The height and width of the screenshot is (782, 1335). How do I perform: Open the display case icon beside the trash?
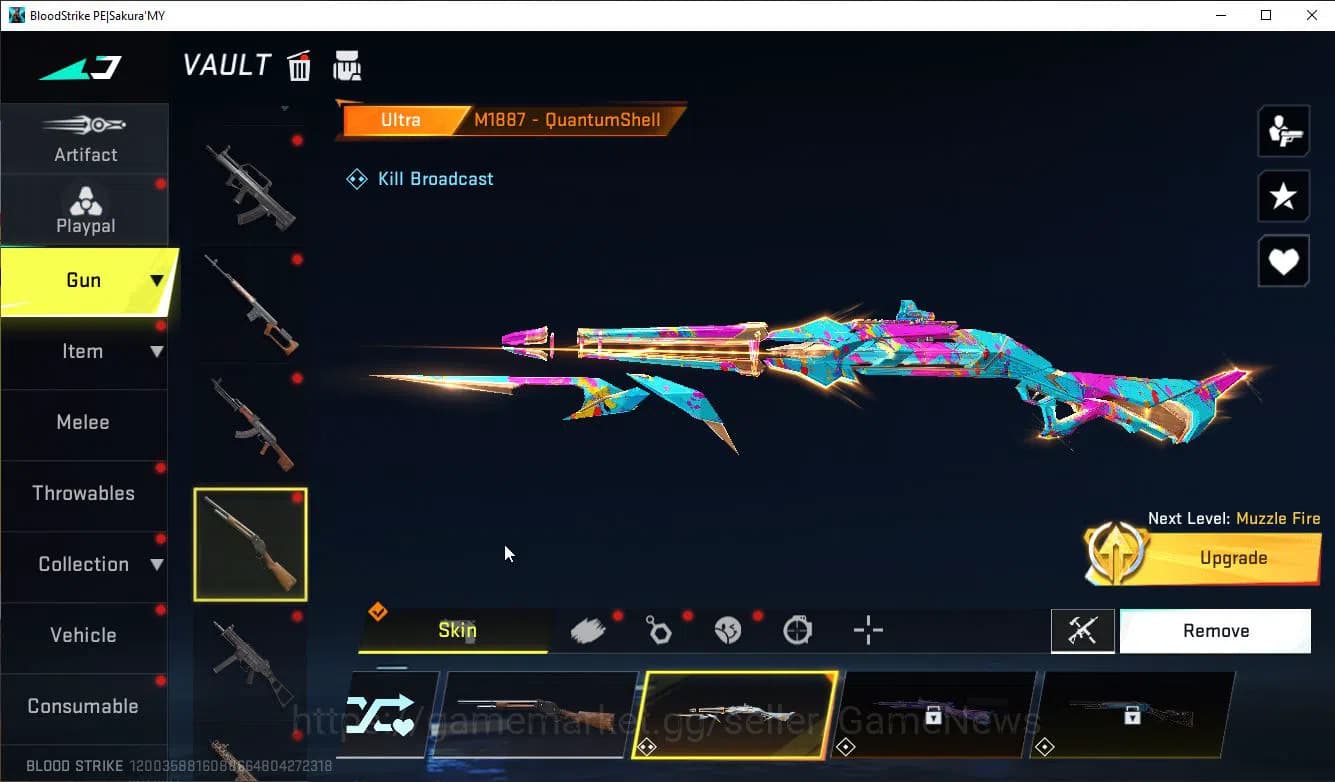[347, 66]
